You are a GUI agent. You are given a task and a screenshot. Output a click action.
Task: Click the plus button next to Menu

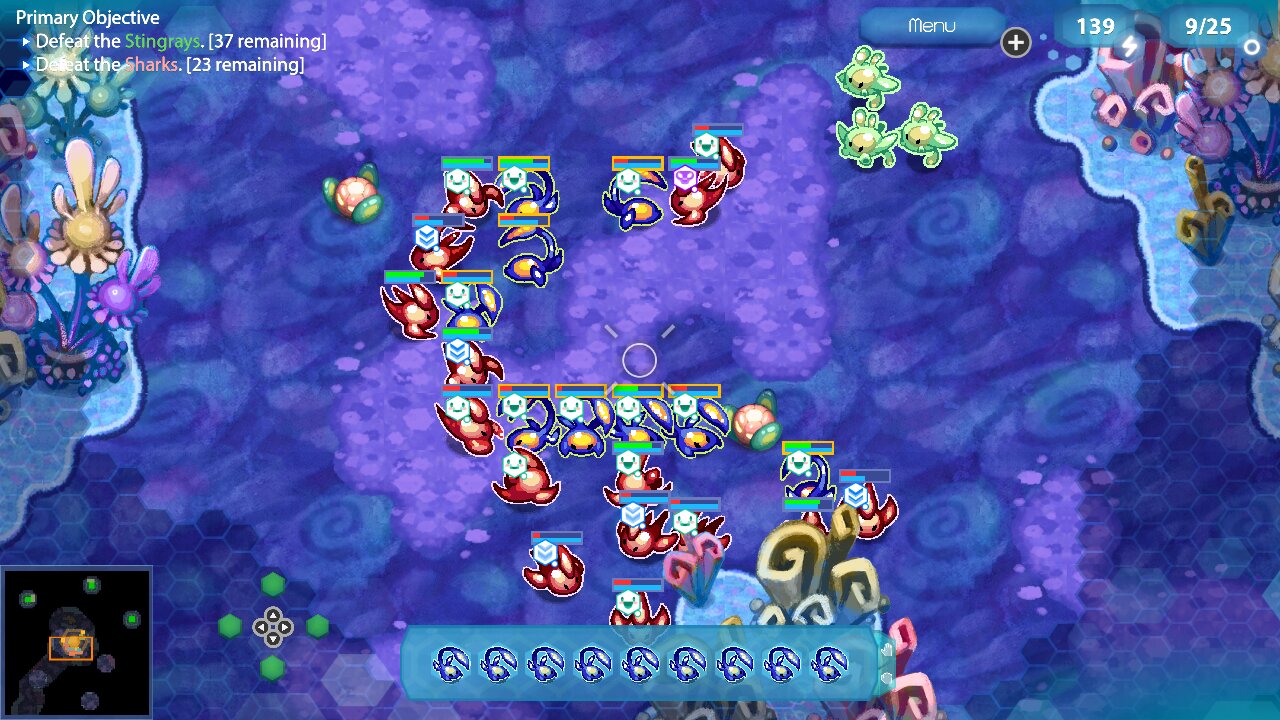[1016, 43]
